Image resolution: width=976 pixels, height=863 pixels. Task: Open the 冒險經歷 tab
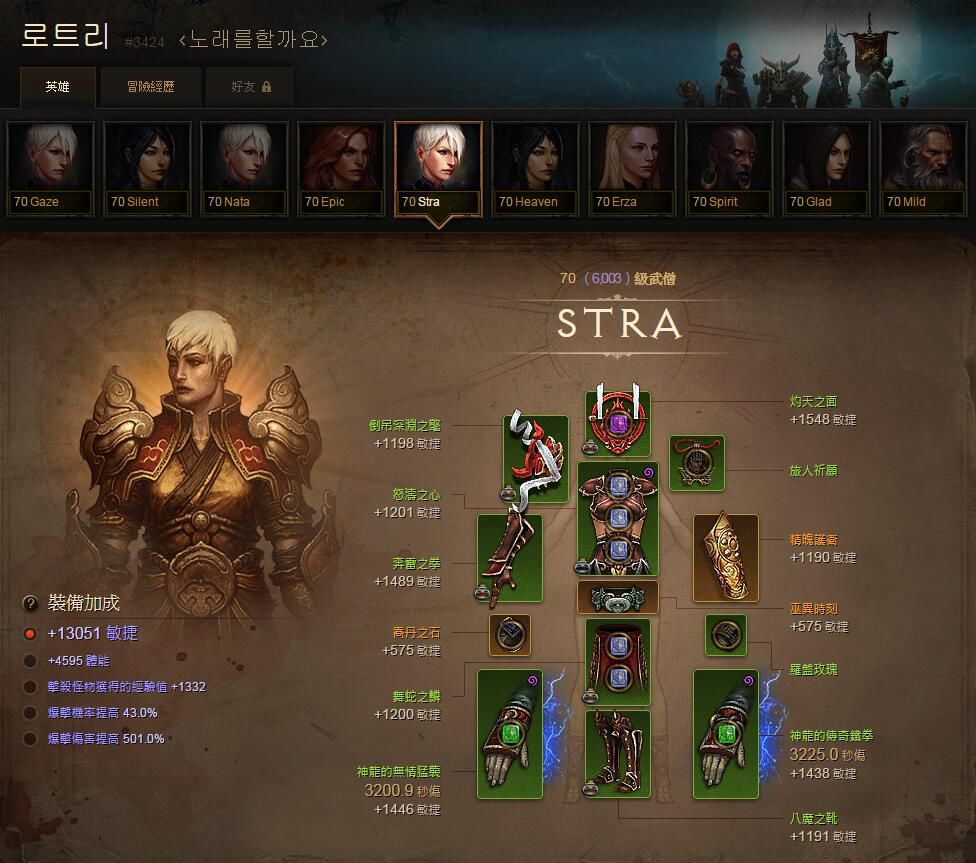[150, 87]
